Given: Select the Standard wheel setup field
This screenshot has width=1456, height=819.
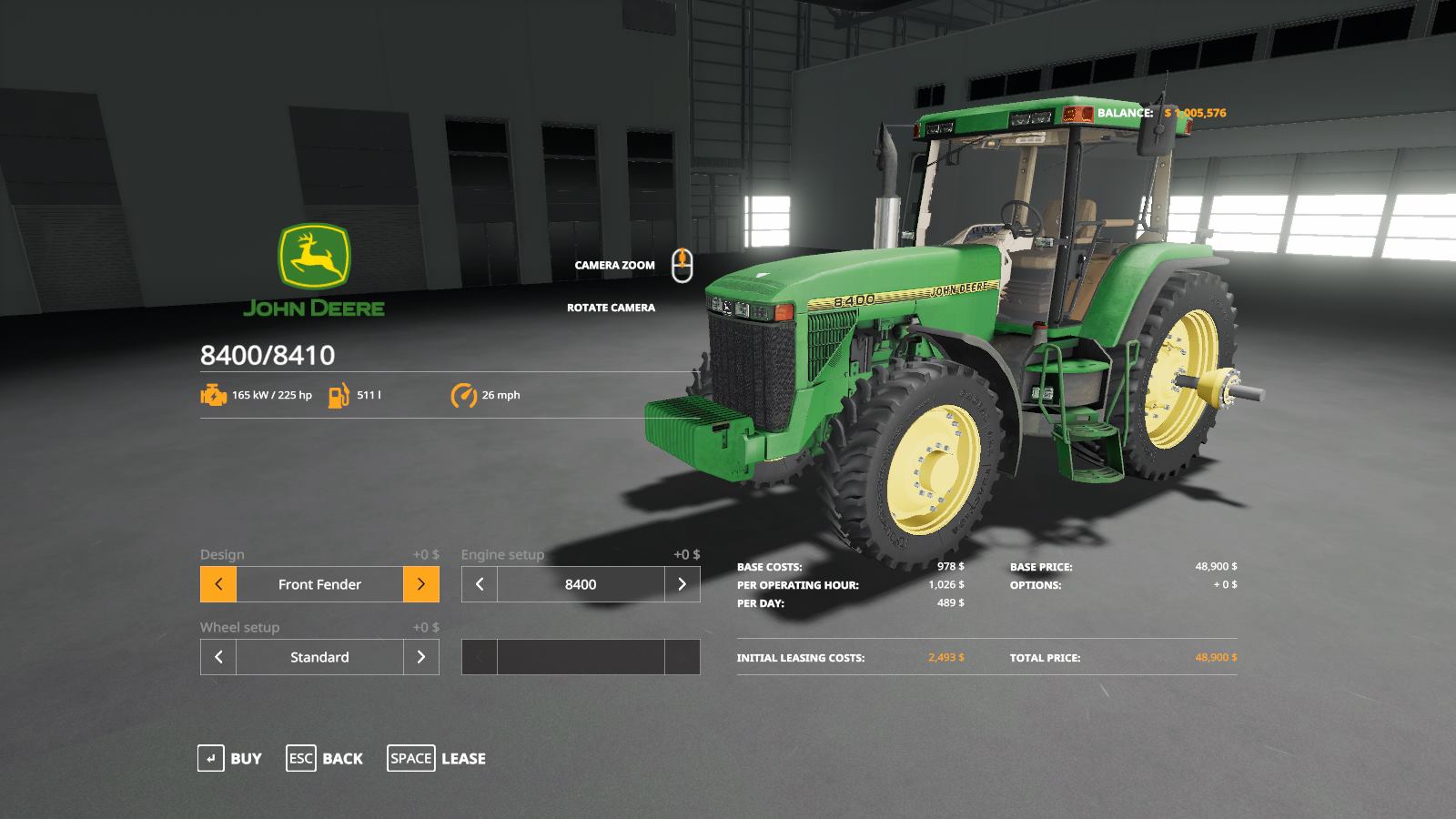Looking at the screenshot, I should pos(318,656).
